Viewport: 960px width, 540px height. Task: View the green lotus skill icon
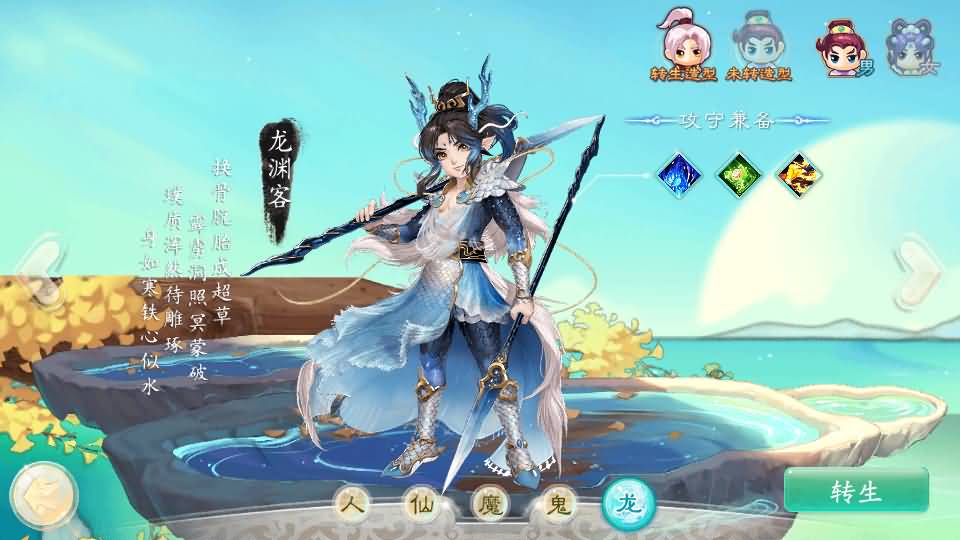tap(740, 176)
